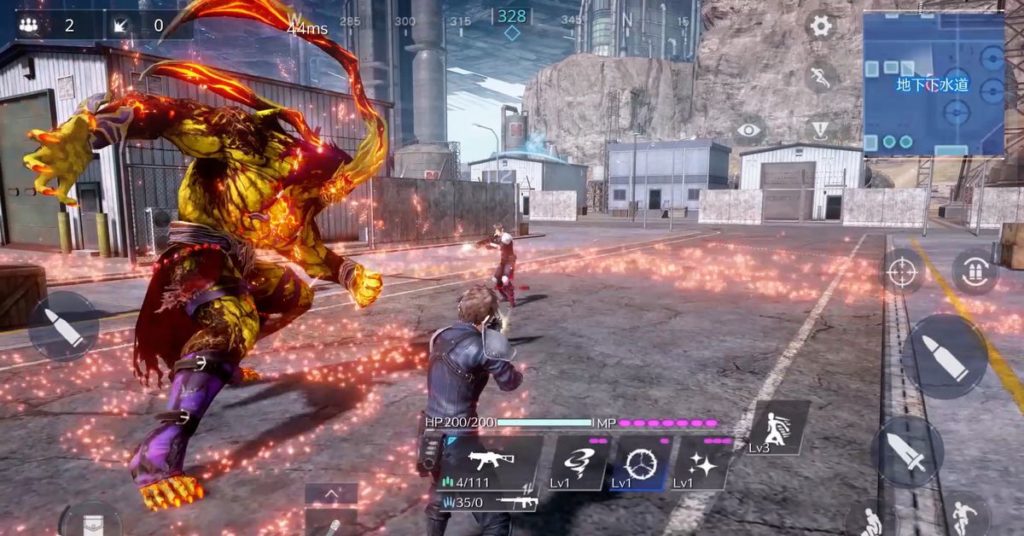Reload with the double-bullet reload button
1024x536 pixels.
[974, 271]
